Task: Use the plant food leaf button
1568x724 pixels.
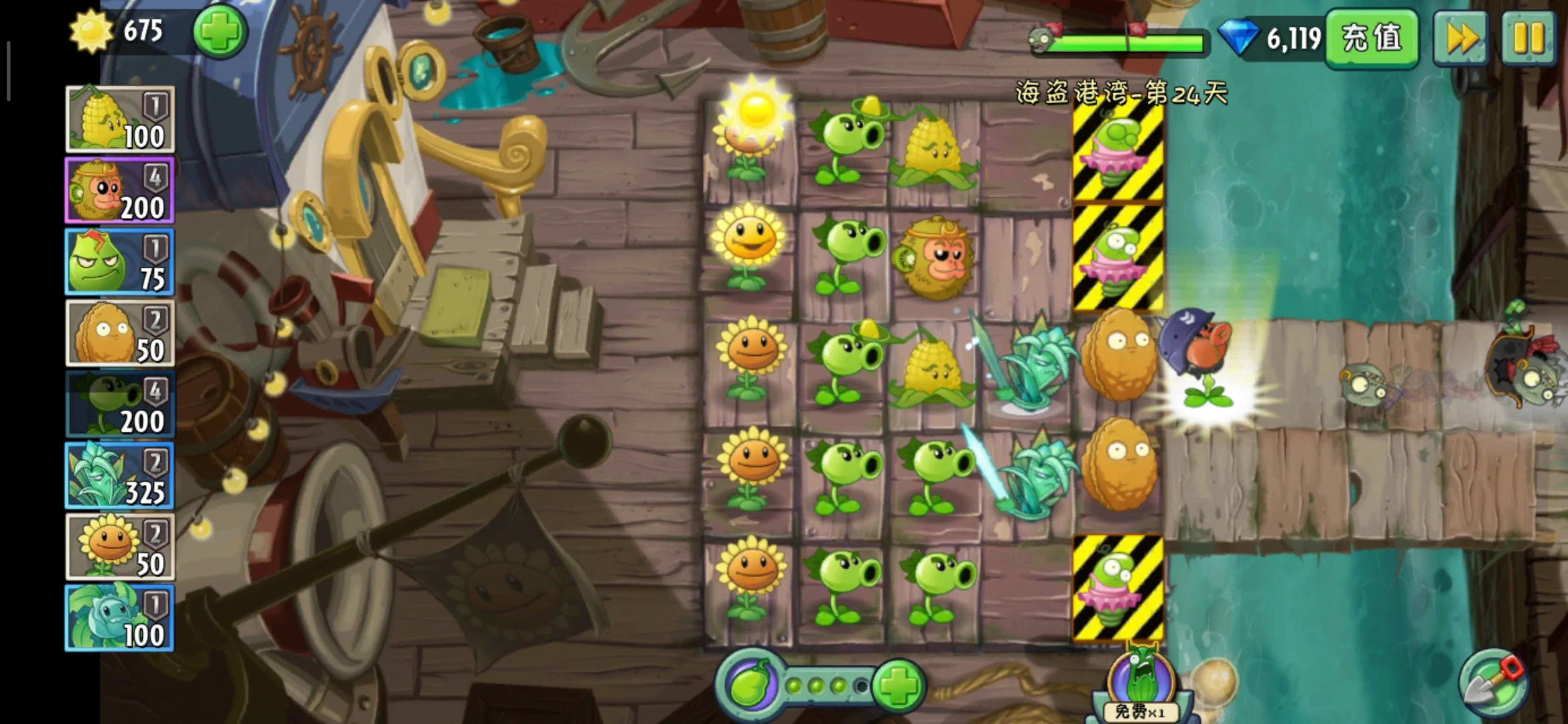Action: click(750, 685)
